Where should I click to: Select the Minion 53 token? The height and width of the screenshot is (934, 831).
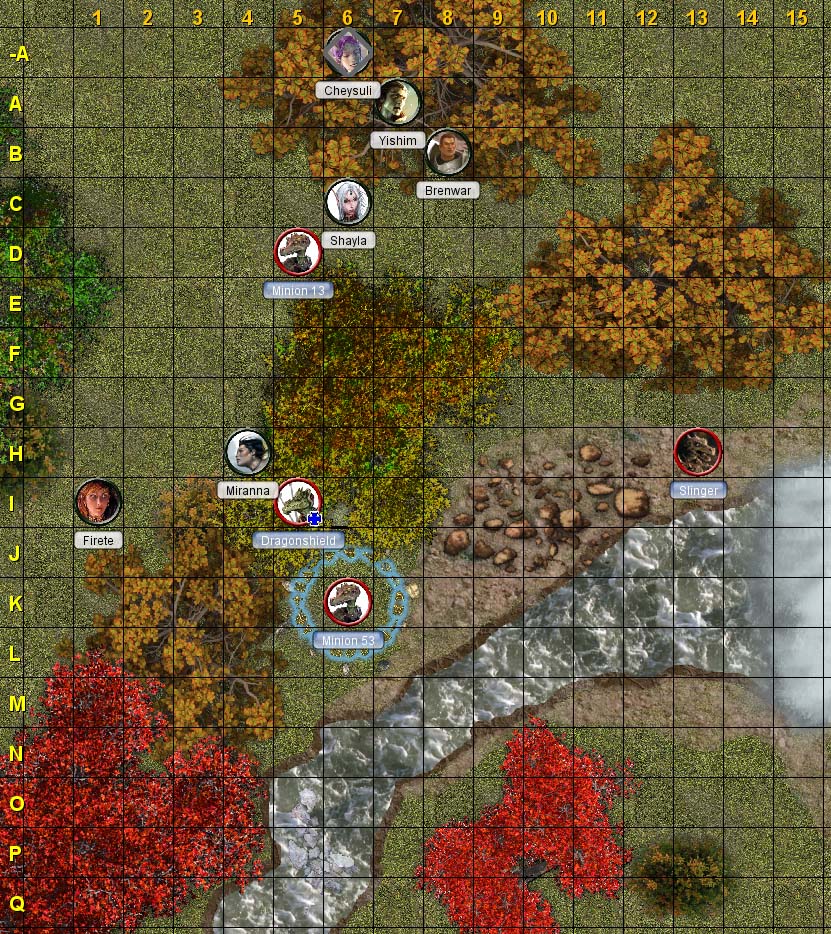(348, 602)
